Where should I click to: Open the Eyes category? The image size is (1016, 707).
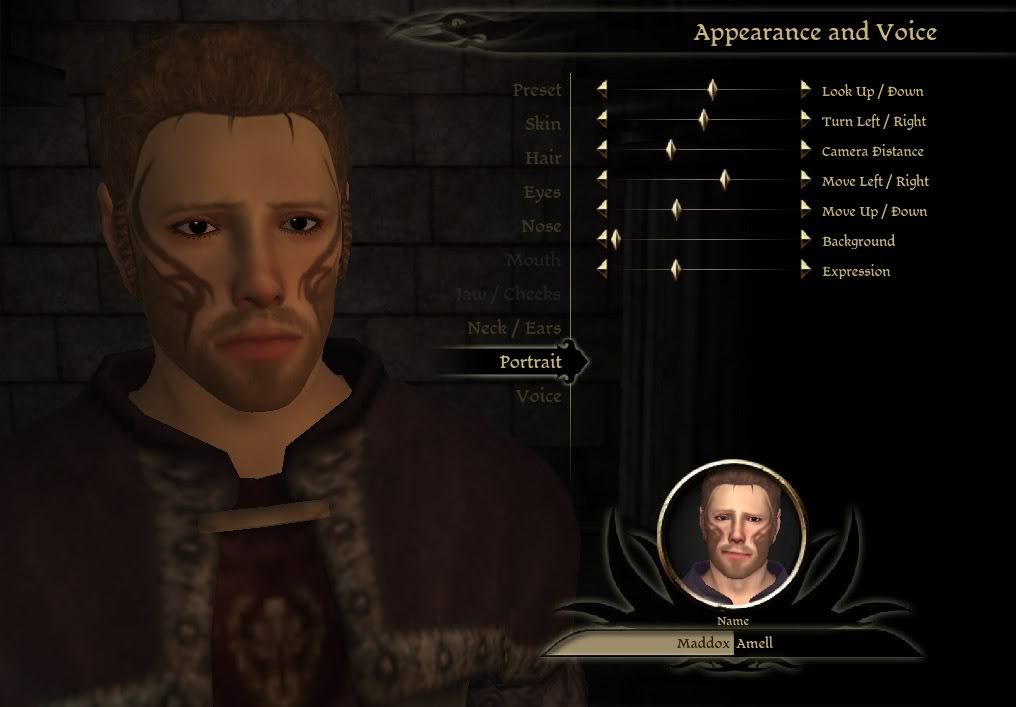542,192
